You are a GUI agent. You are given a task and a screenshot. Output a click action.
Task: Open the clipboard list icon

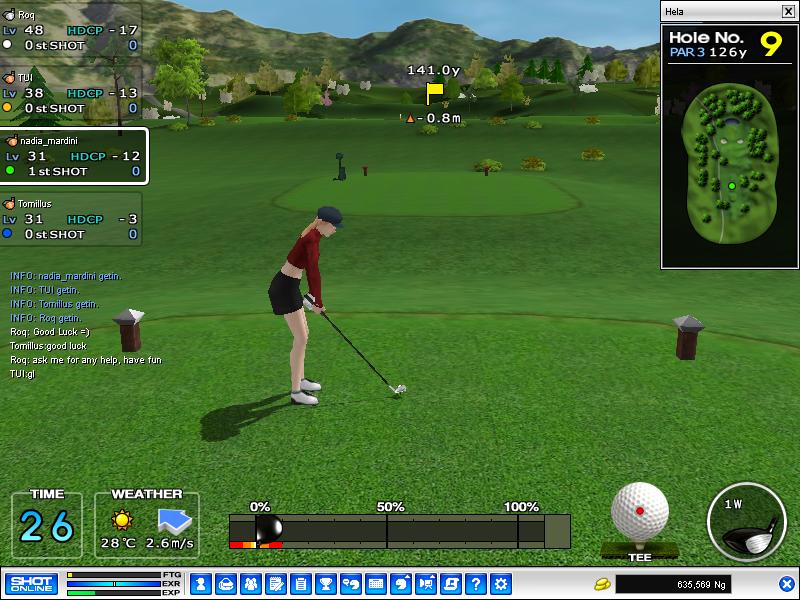300,583
